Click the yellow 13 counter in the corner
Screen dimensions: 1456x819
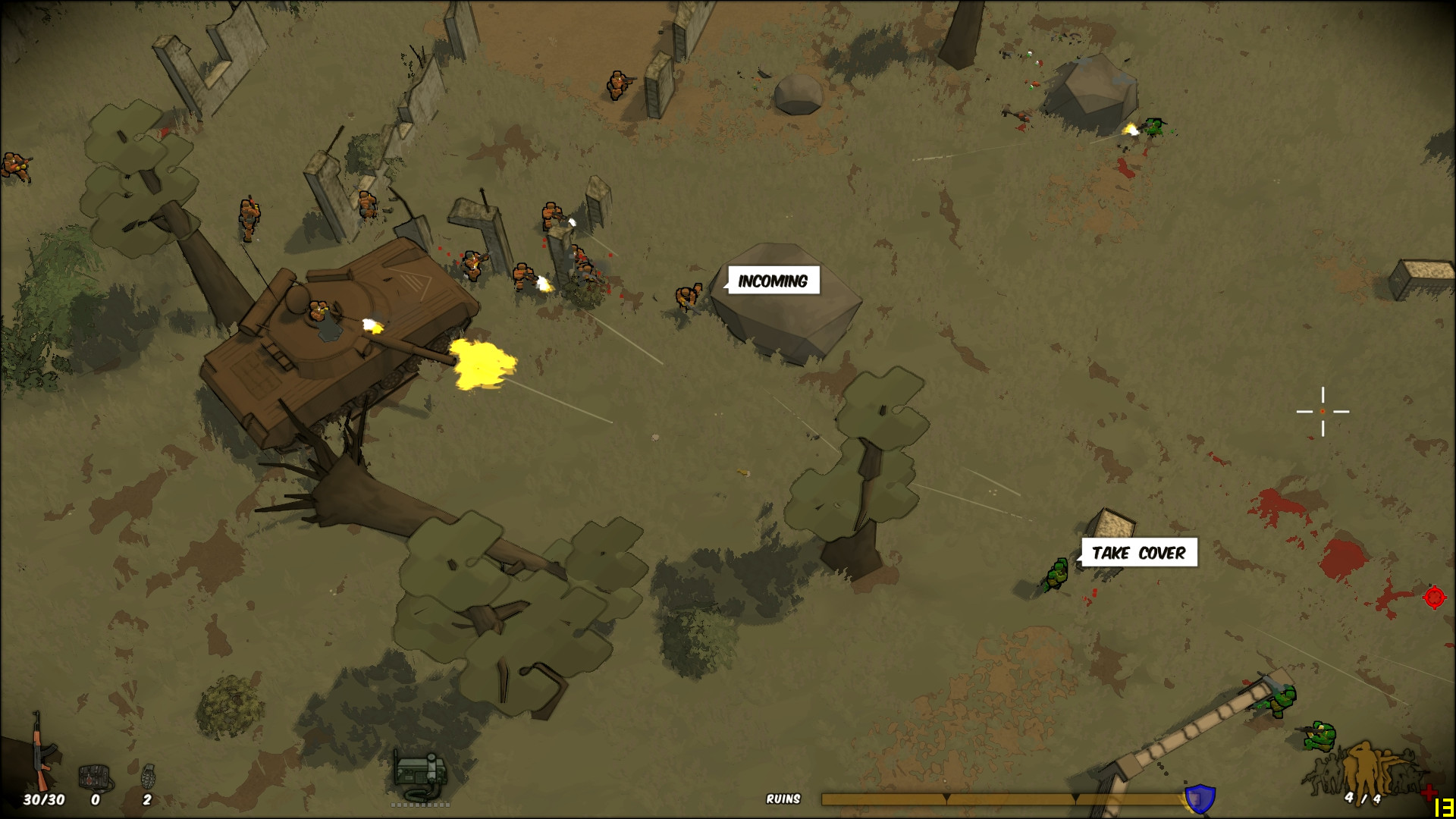point(1443,807)
